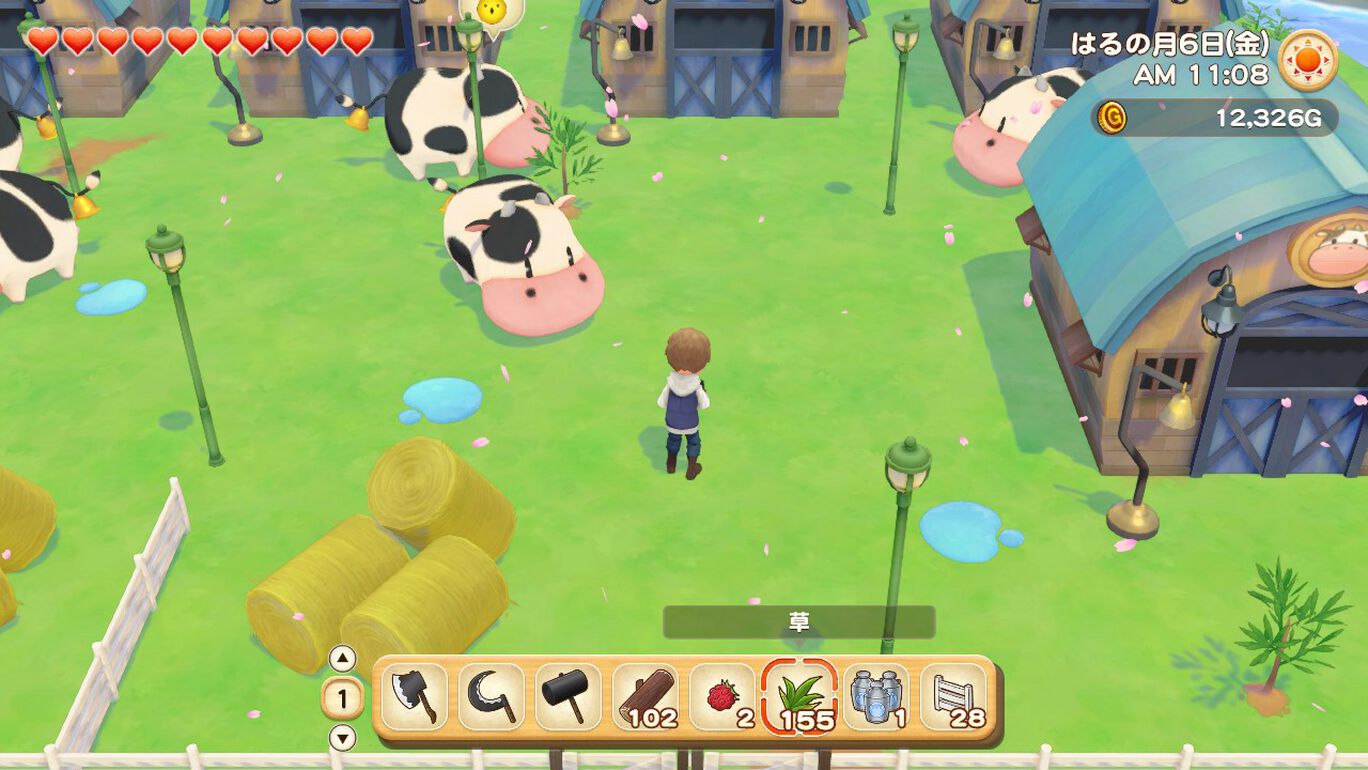
Task: Click the hotbar page up arrow
Action: (343, 659)
